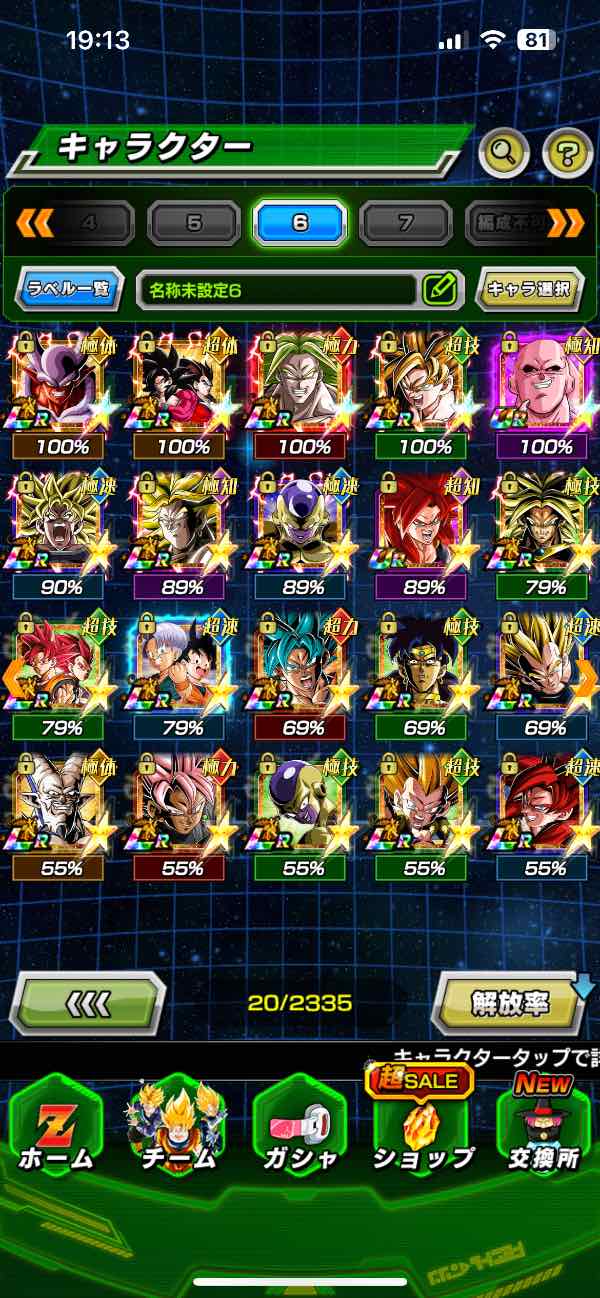The image size is (600, 1298).
Task: Open the キャラ選択 character select button
Action: [529, 290]
